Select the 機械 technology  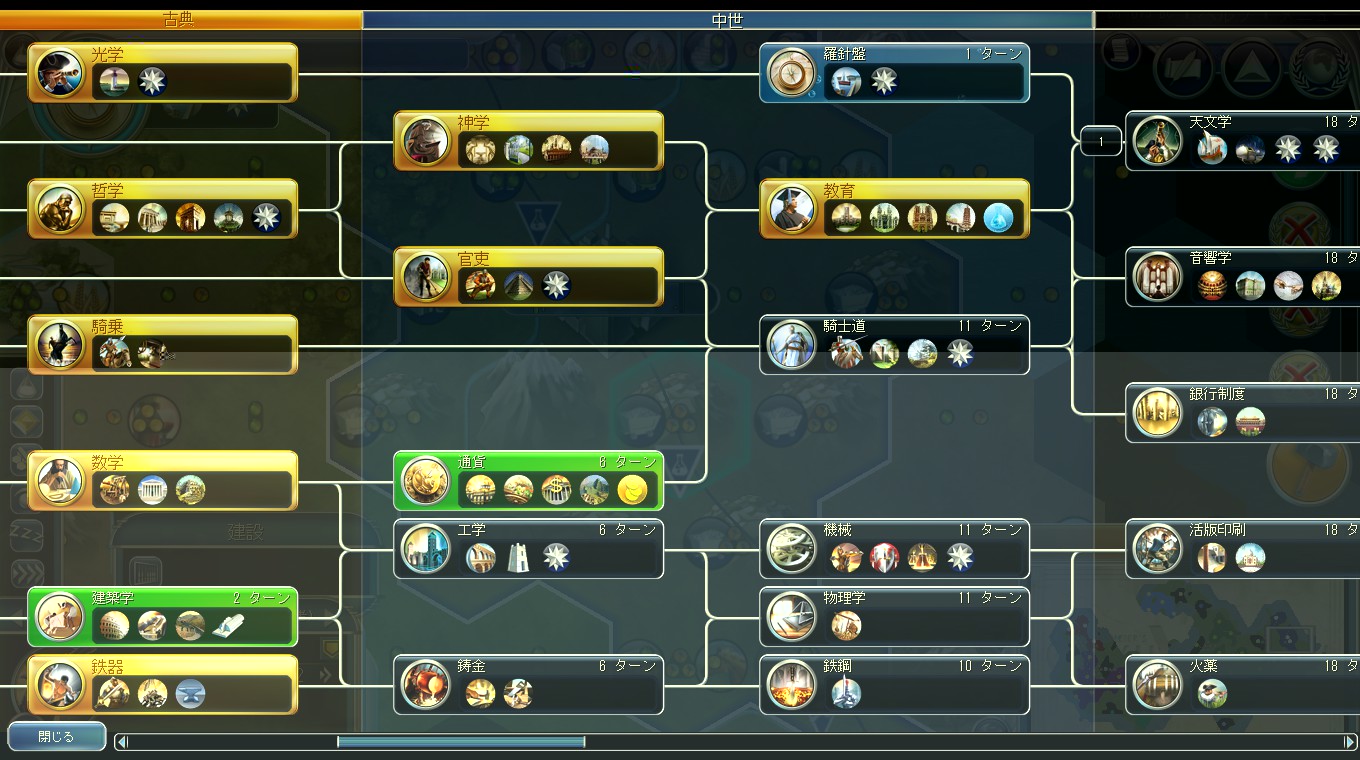pos(895,548)
